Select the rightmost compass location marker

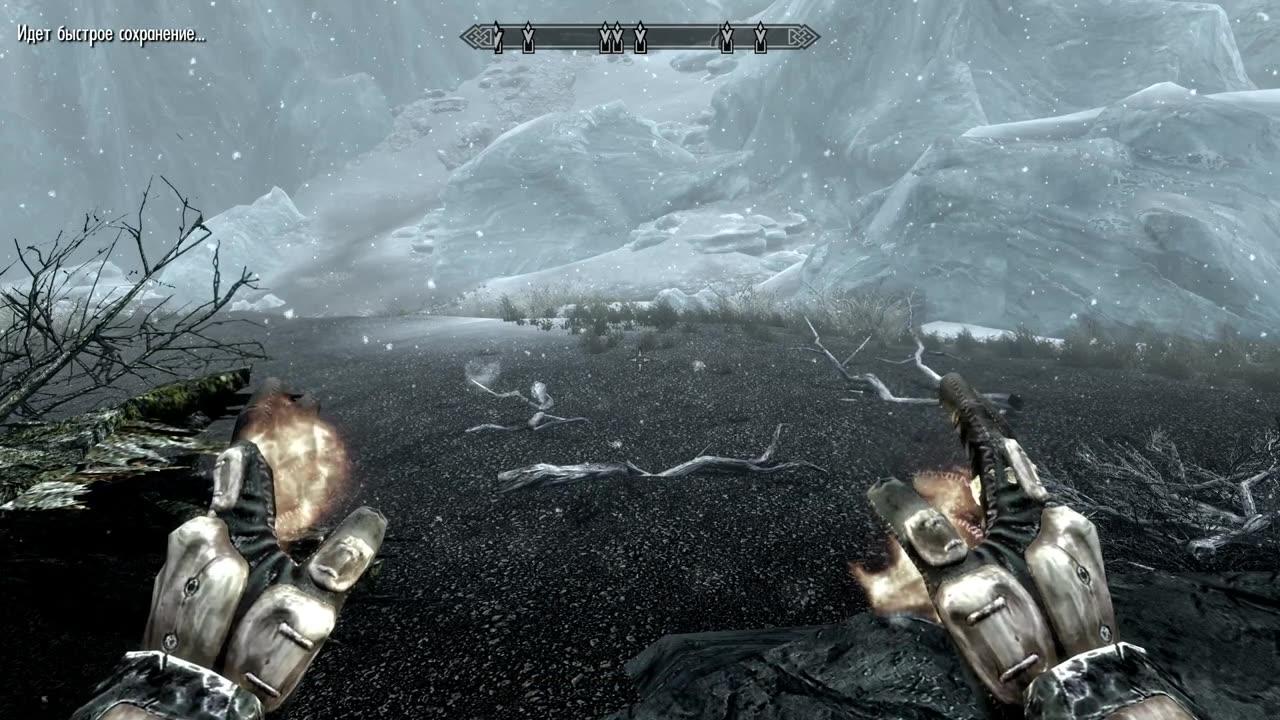761,37
